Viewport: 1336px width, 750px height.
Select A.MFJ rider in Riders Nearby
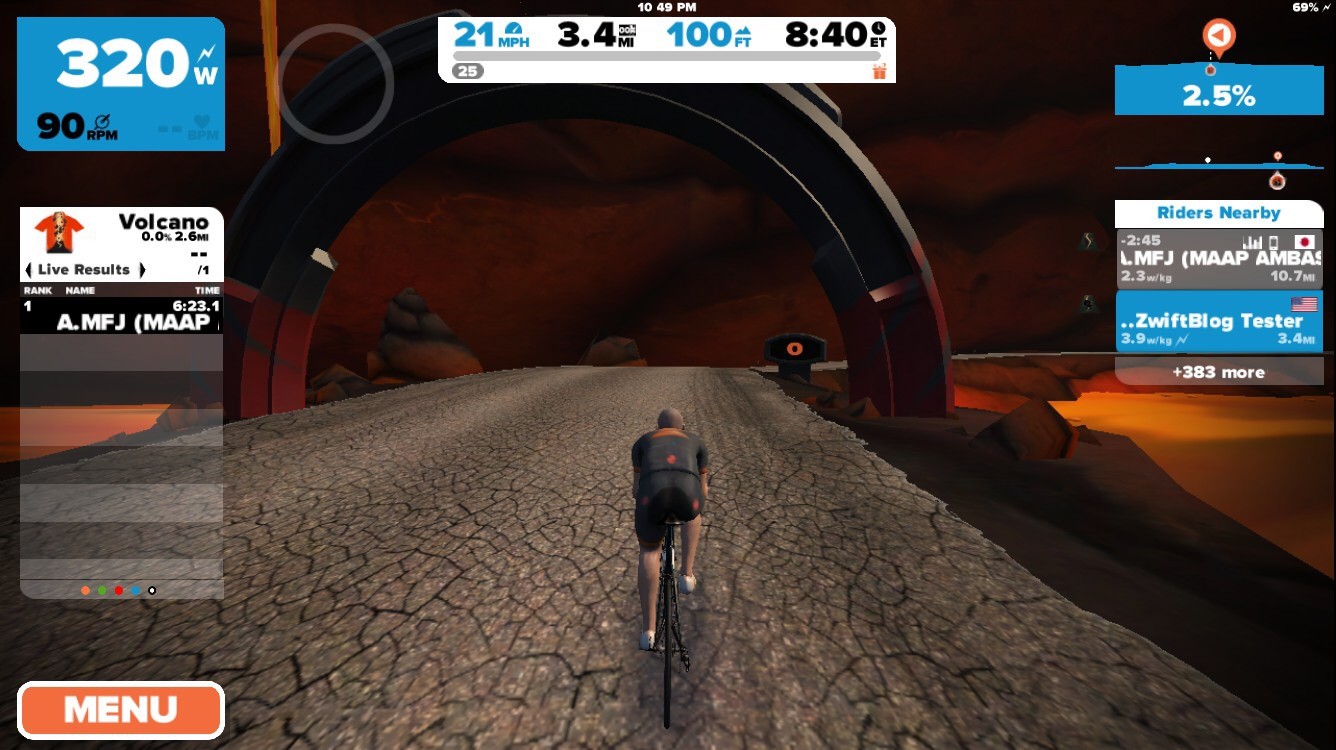point(1218,259)
